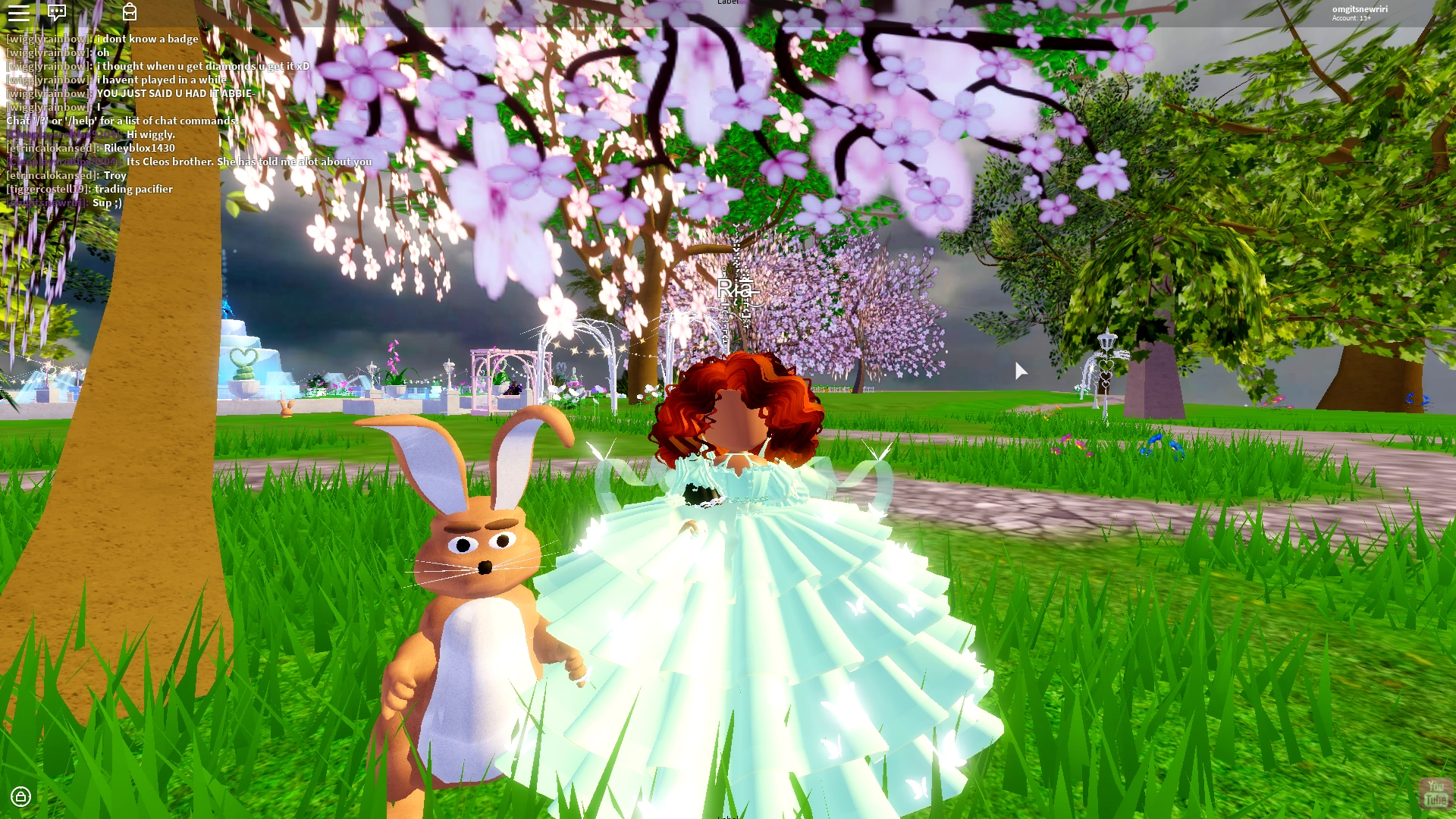Click the 'Rileyblox1430' chat message
1456x819 pixels.
pyautogui.click(x=138, y=148)
